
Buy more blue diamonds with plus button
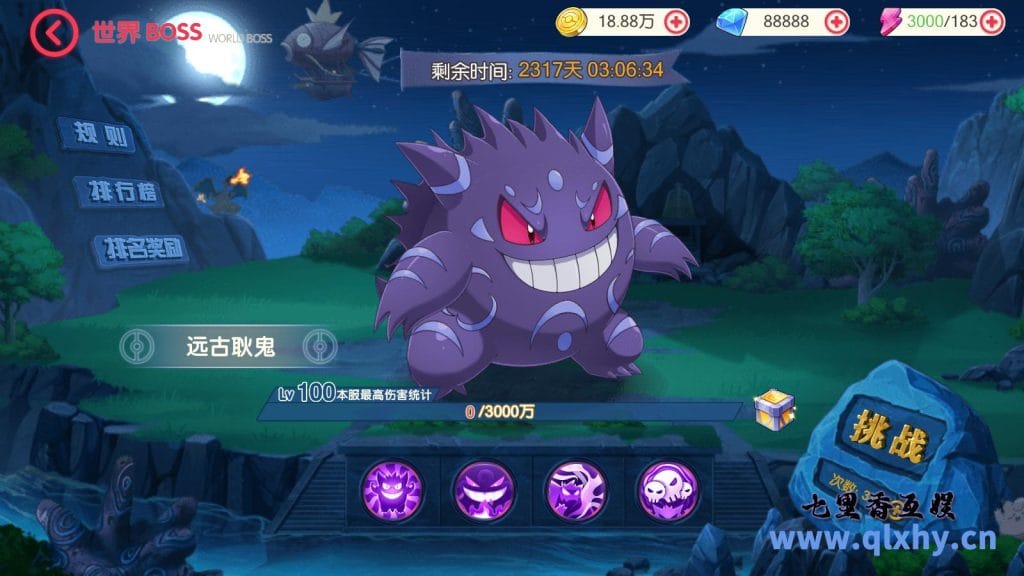coord(836,22)
